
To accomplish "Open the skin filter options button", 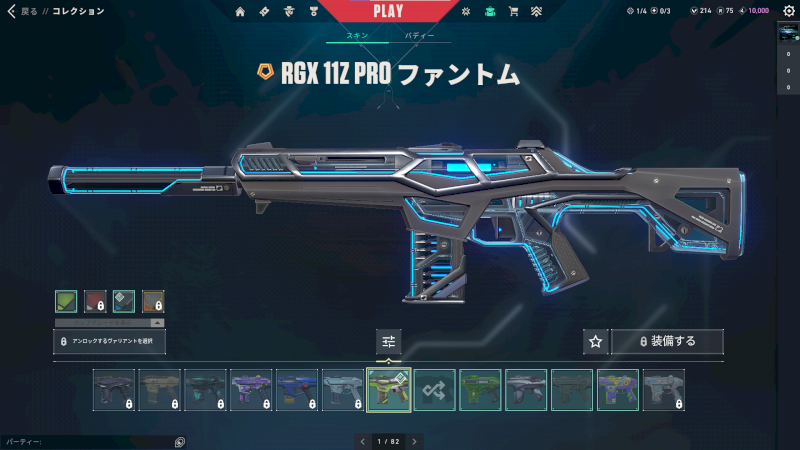I will [x=389, y=341].
